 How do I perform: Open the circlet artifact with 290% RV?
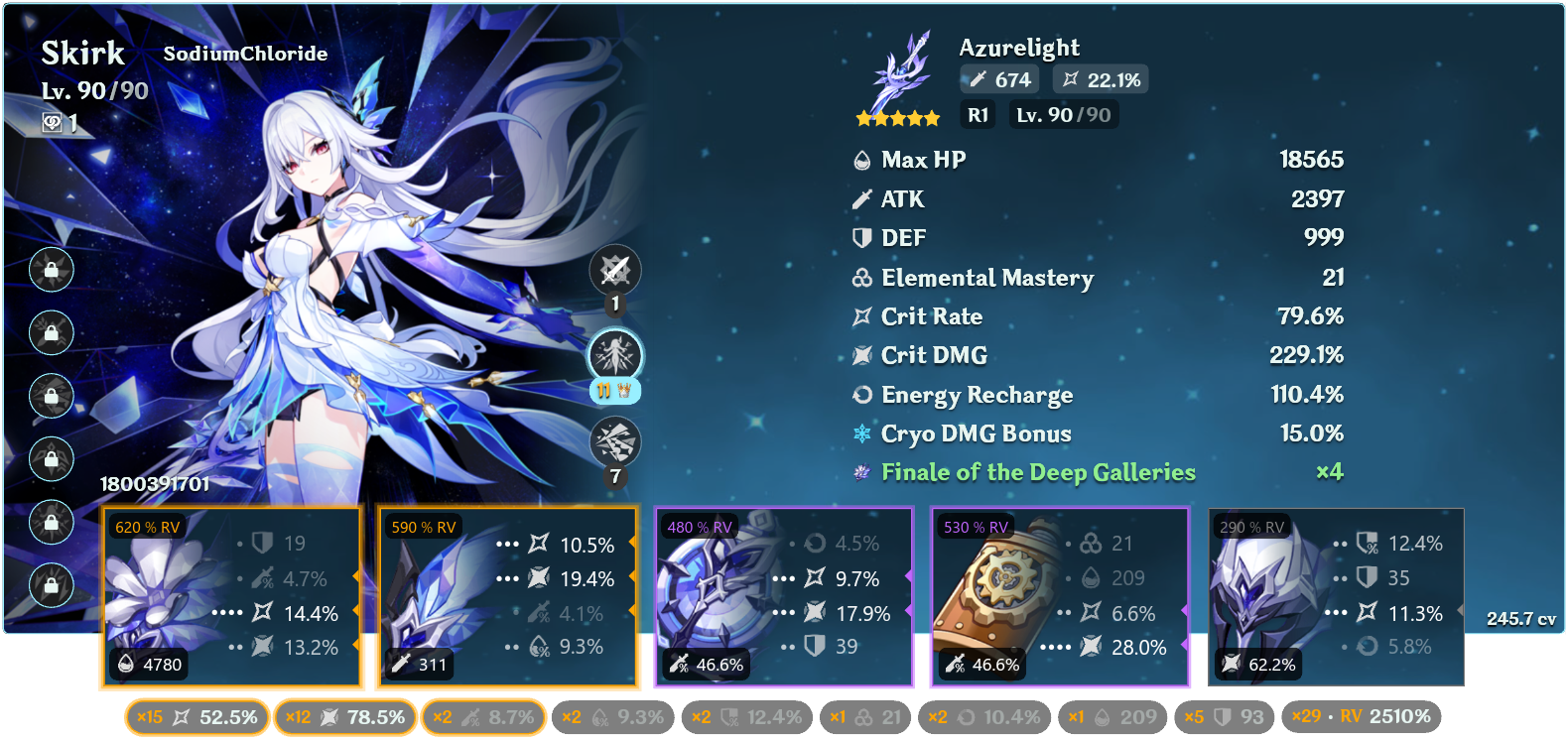[1335, 595]
